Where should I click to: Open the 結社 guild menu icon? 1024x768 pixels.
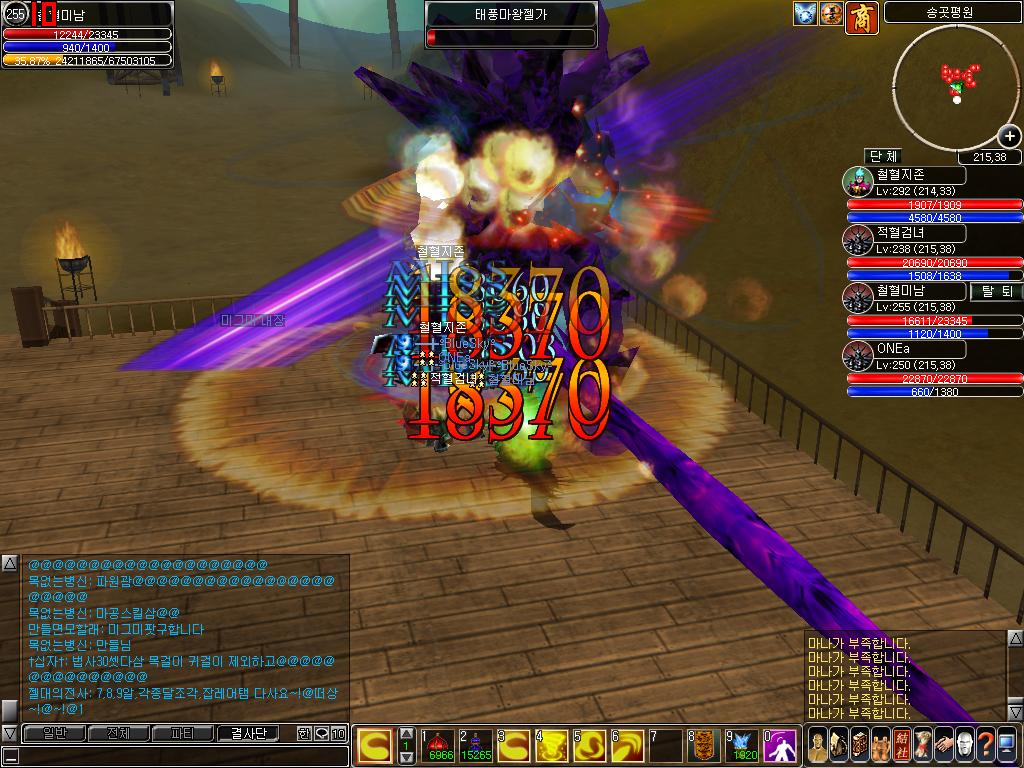(900, 745)
